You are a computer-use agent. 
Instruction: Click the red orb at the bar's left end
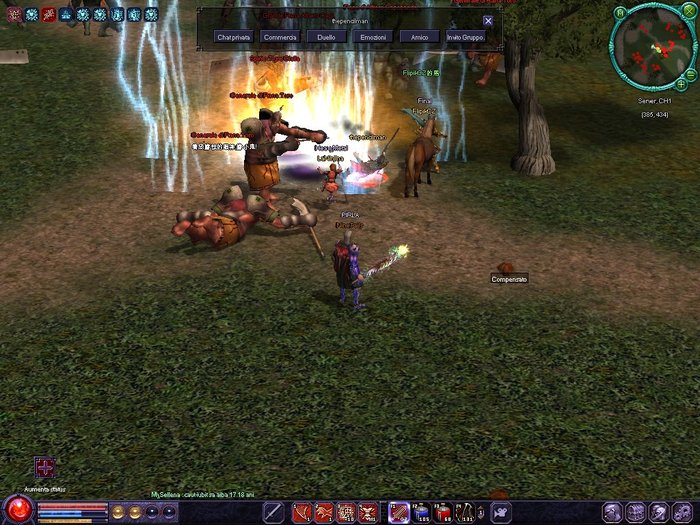point(17,511)
